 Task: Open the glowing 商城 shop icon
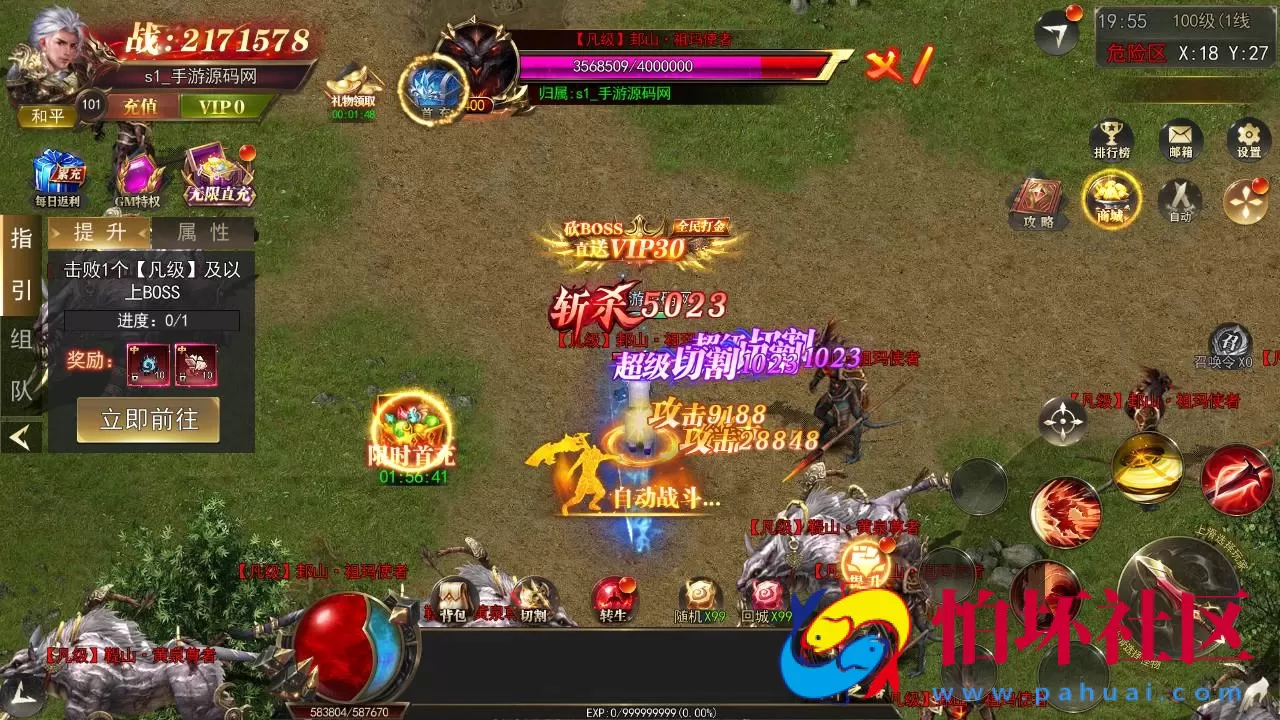[1110, 200]
